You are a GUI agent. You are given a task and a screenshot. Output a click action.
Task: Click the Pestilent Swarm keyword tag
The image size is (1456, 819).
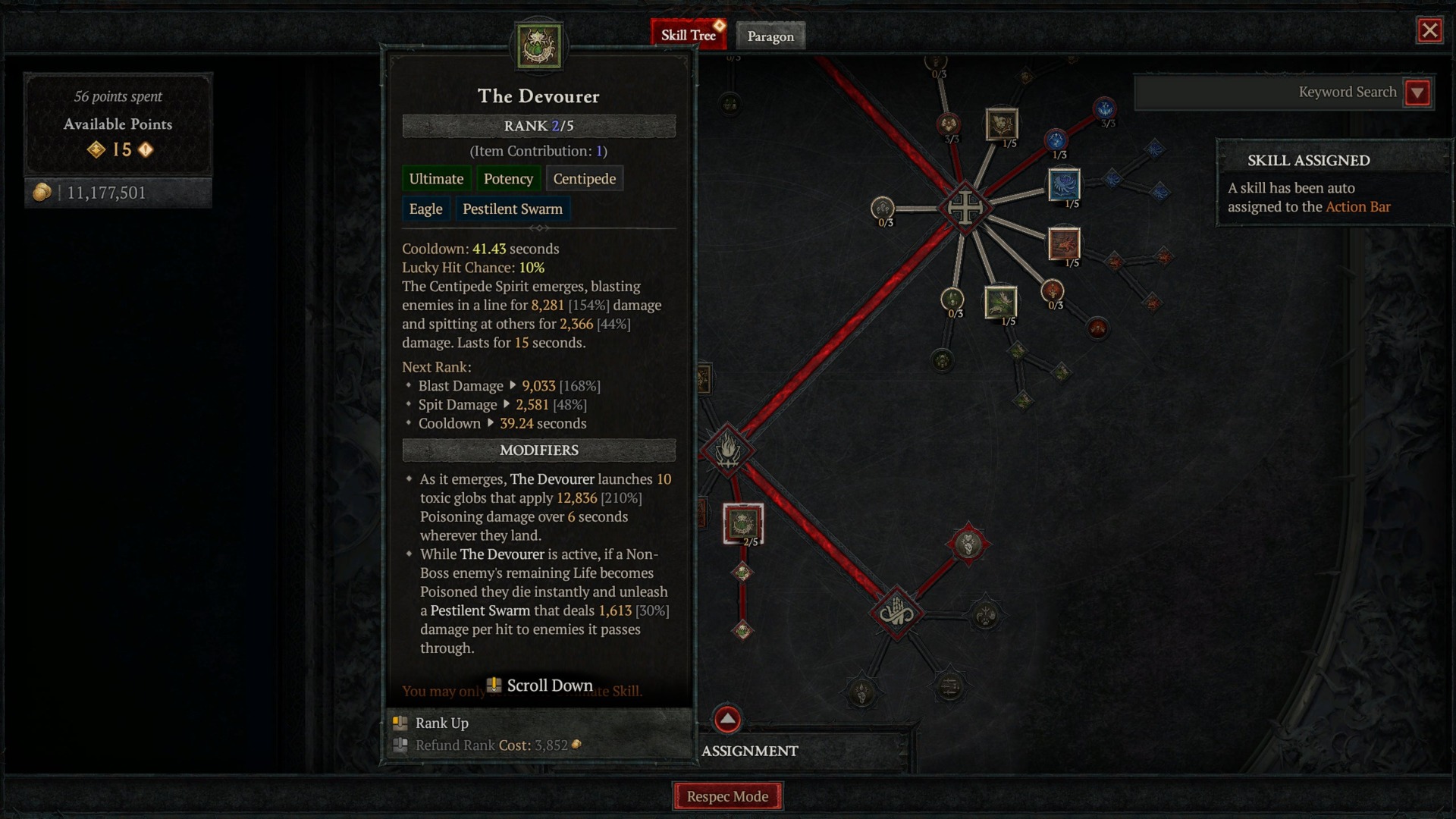513,209
